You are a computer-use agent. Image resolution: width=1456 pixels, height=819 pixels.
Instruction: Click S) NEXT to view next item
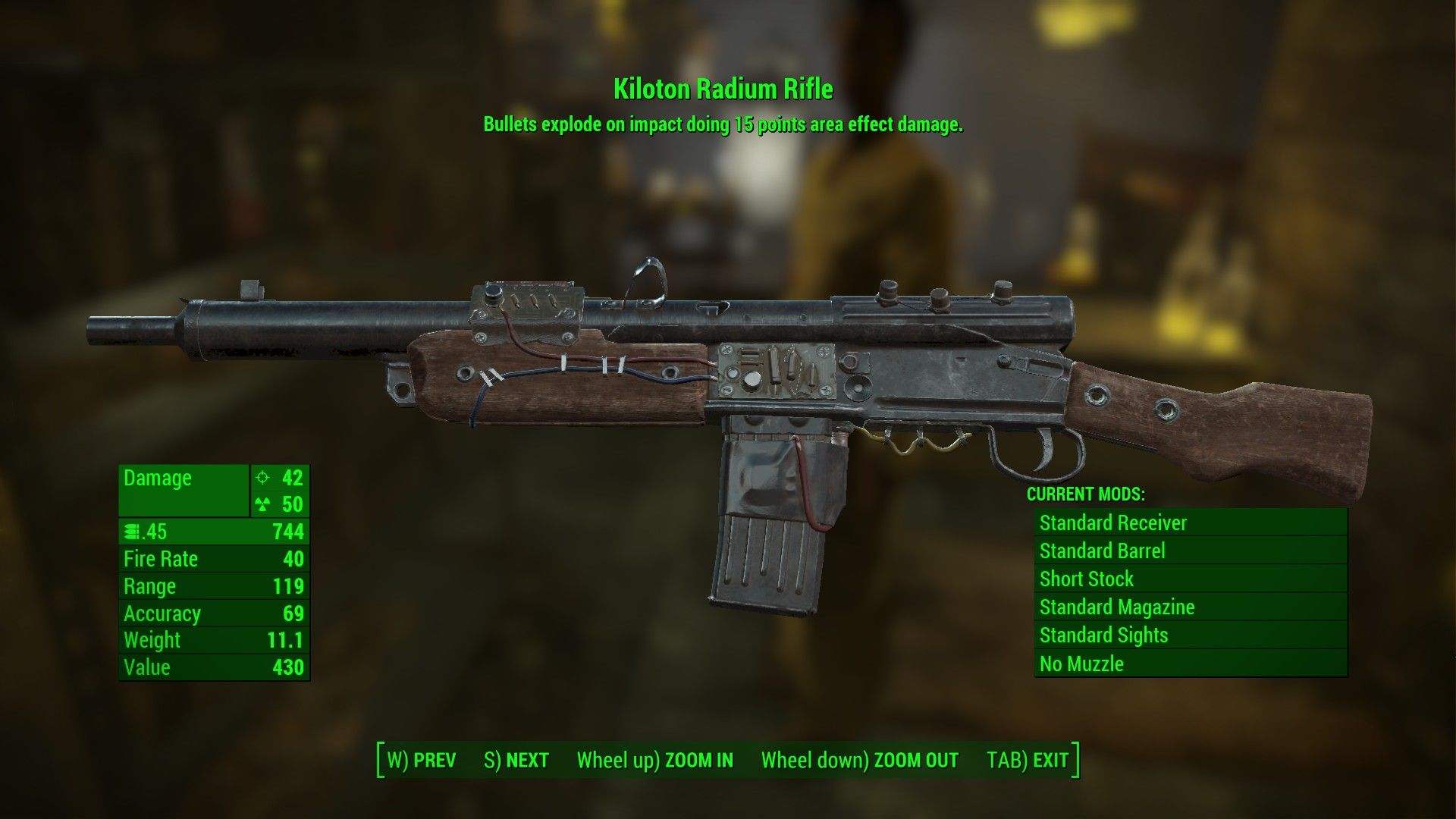click(517, 759)
